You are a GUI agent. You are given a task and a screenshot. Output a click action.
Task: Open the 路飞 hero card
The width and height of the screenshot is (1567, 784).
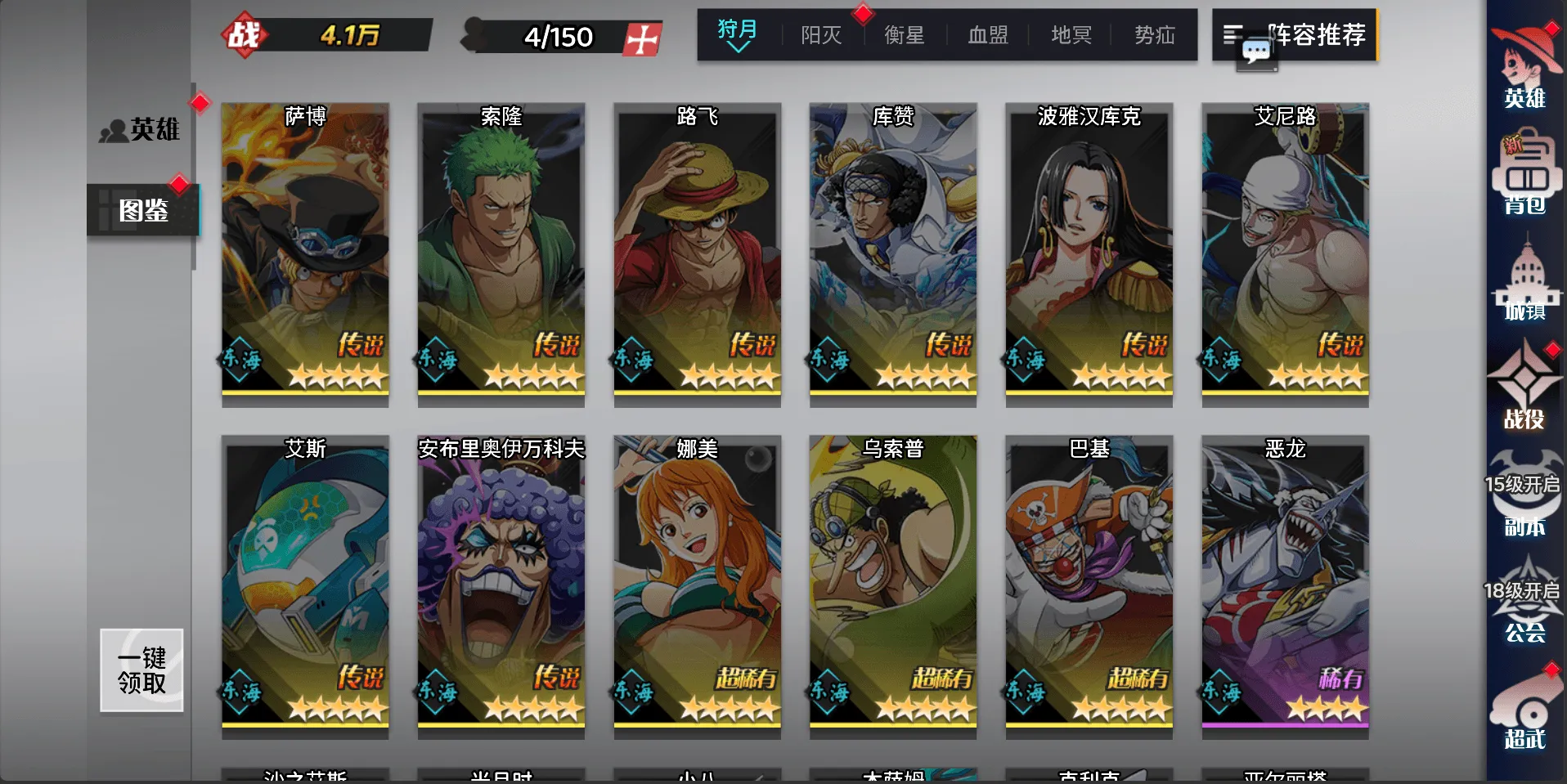pyautogui.click(x=697, y=253)
